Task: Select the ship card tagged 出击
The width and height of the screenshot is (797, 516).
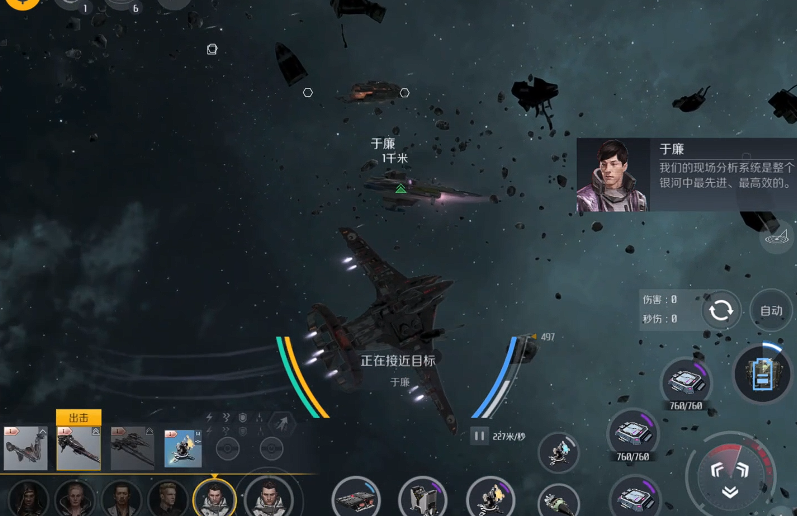Action: click(79, 448)
